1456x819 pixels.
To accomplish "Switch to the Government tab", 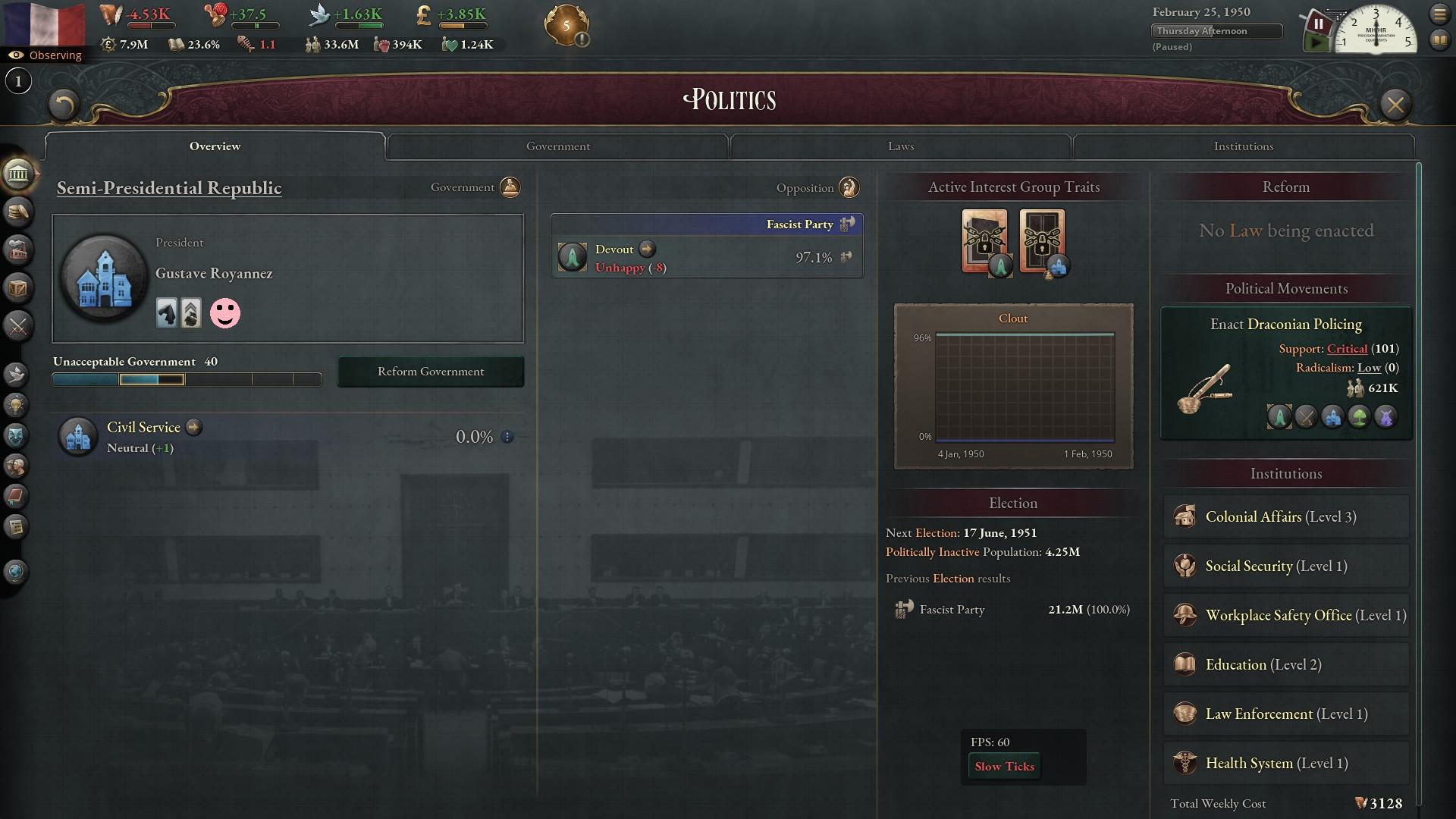I will pos(557,146).
